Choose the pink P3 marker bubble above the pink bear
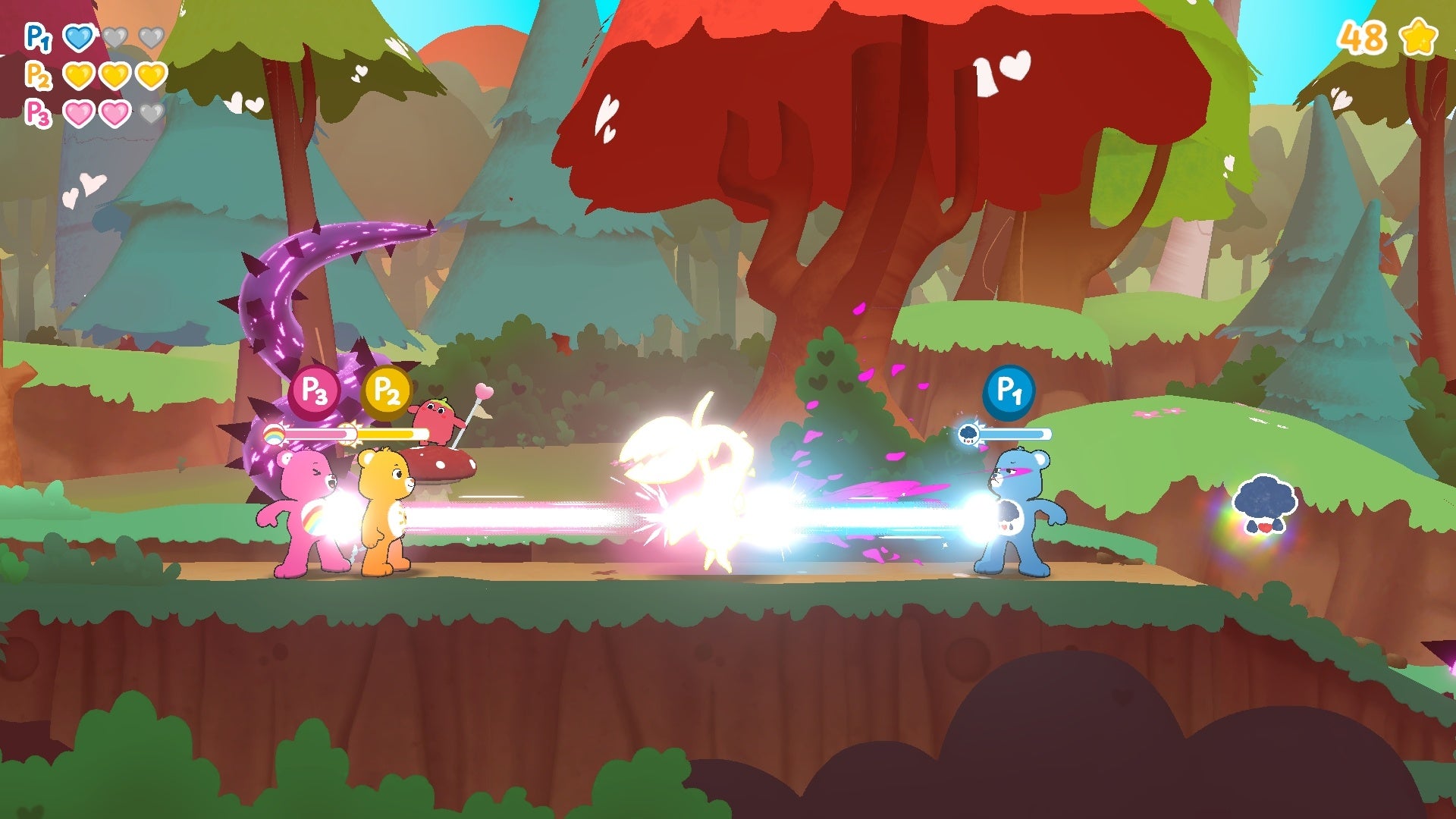Screen dimensions: 1456x819 click(x=315, y=392)
